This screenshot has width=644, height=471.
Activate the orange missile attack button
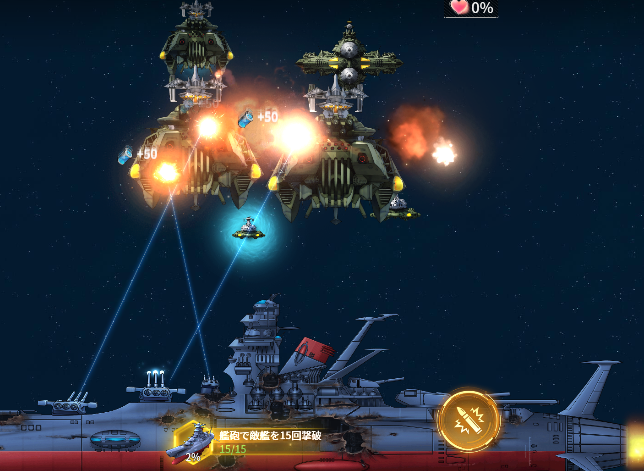[x=469, y=420]
